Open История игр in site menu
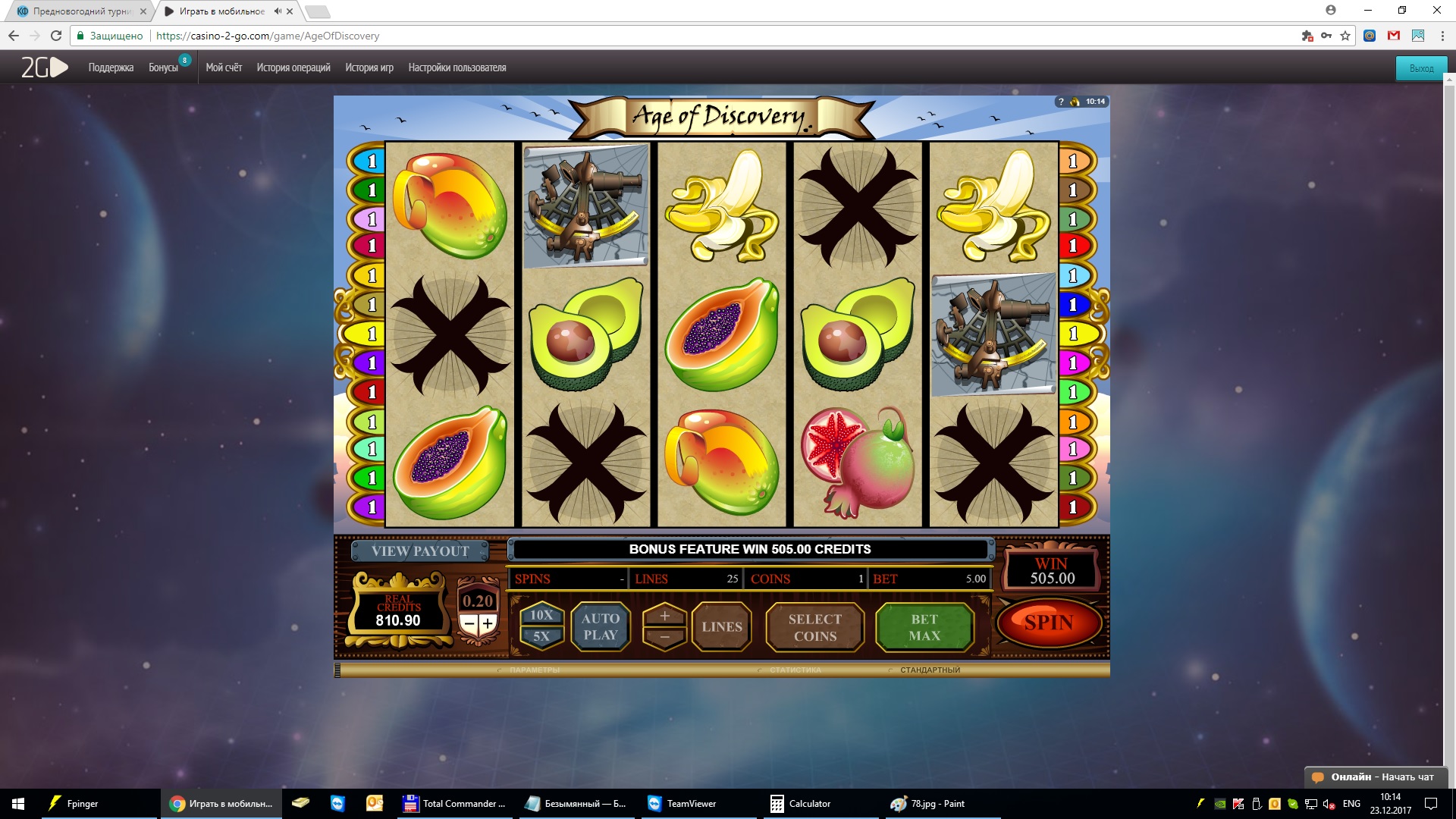This screenshot has height=819, width=1456. (x=369, y=67)
